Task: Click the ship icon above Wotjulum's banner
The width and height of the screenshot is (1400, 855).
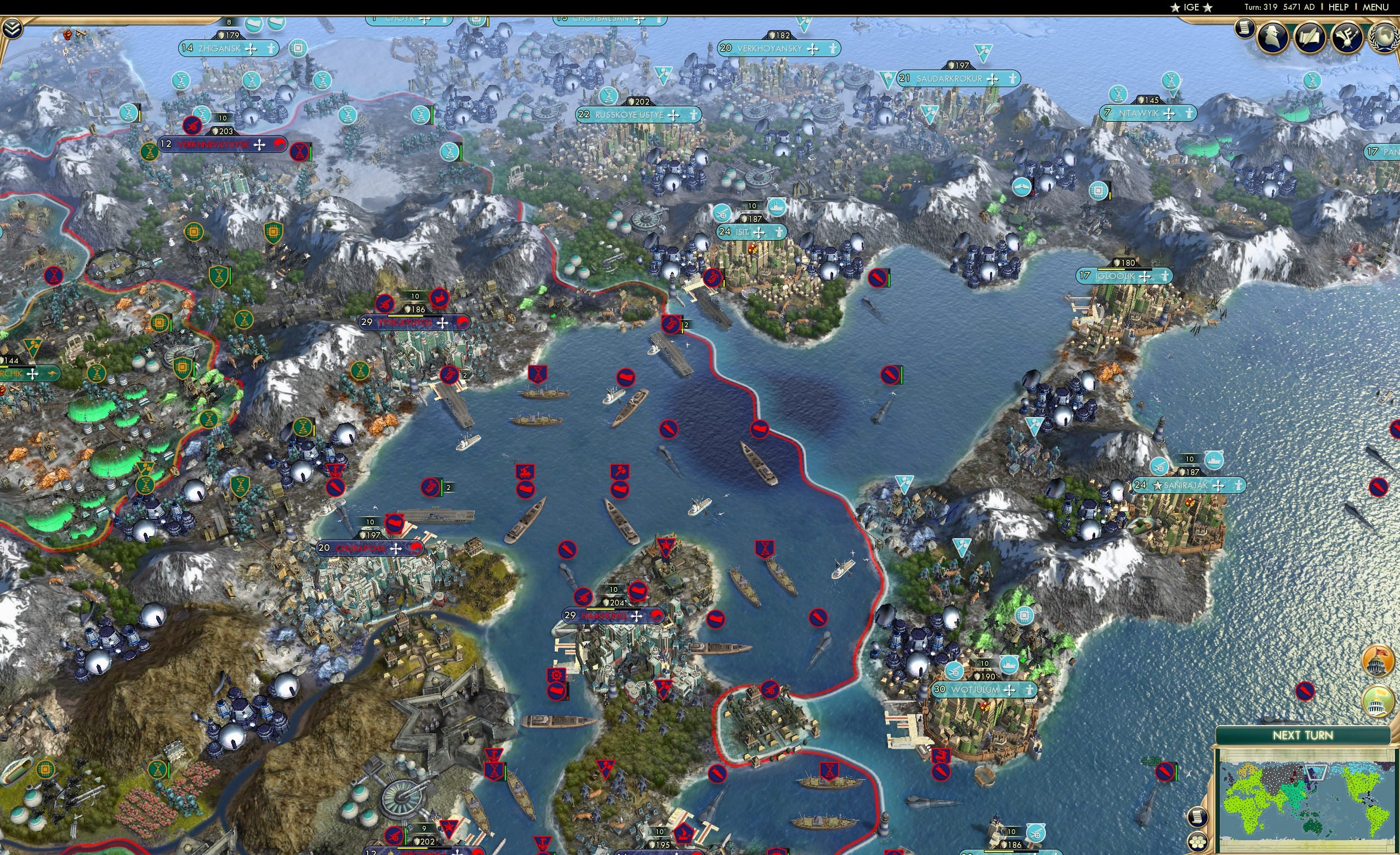Action: click(1009, 664)
